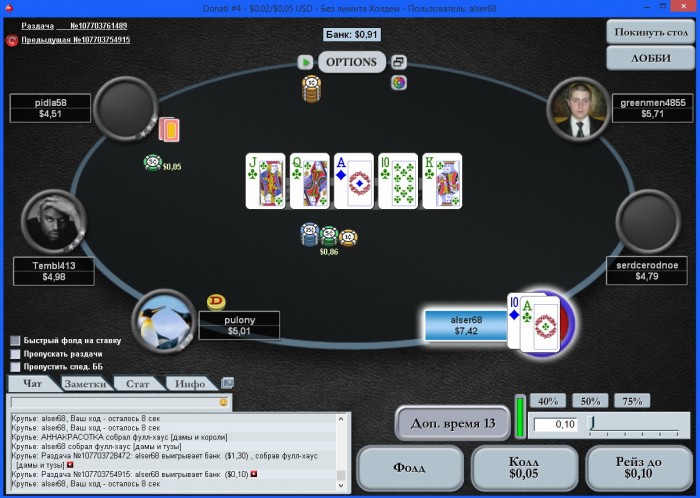The height and width of the screenshot is (498, 700).
Task: Enable the Пропускать раздачи checkbox
Action: (15, 353)
